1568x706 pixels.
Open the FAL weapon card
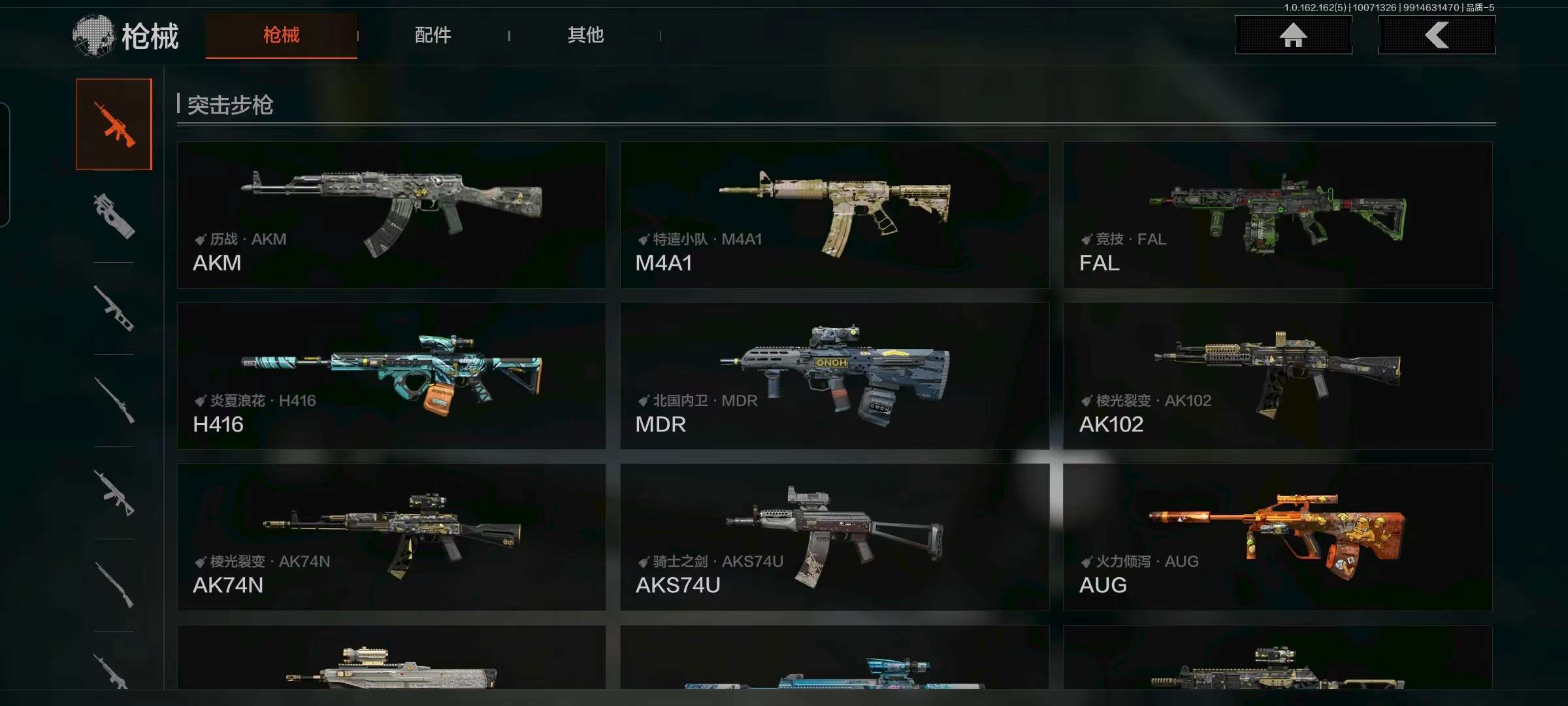point(1277,215)
